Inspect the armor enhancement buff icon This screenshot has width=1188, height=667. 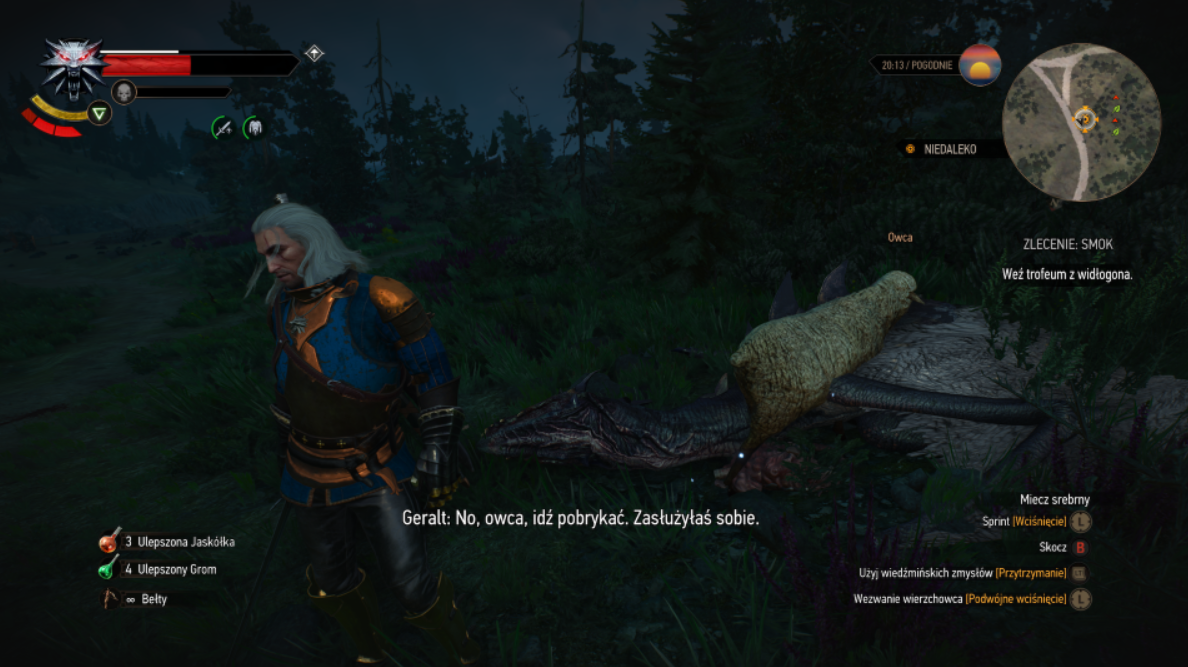[x=254, y=127]
